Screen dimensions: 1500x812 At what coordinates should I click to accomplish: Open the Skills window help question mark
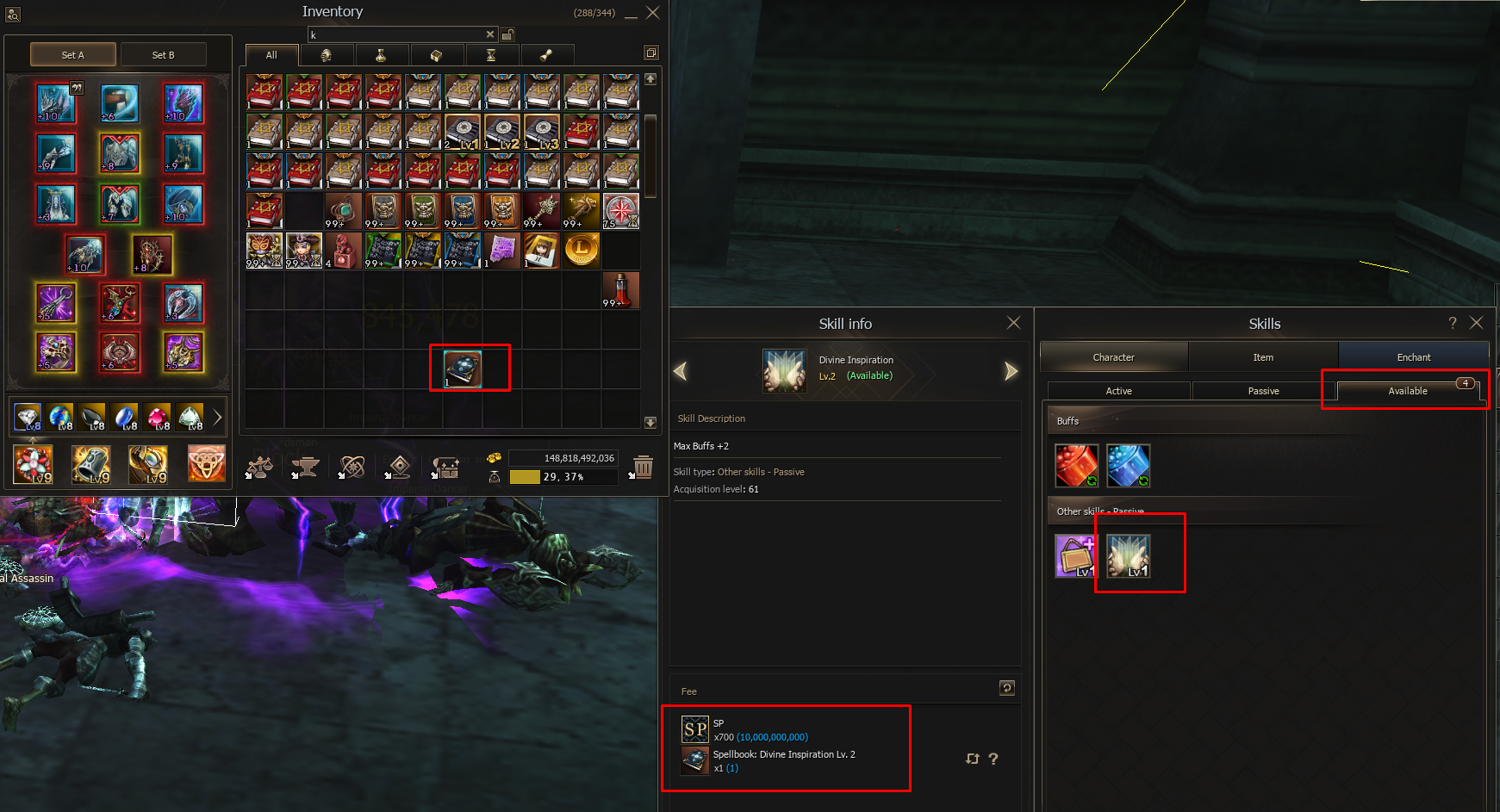(1452, 323)
